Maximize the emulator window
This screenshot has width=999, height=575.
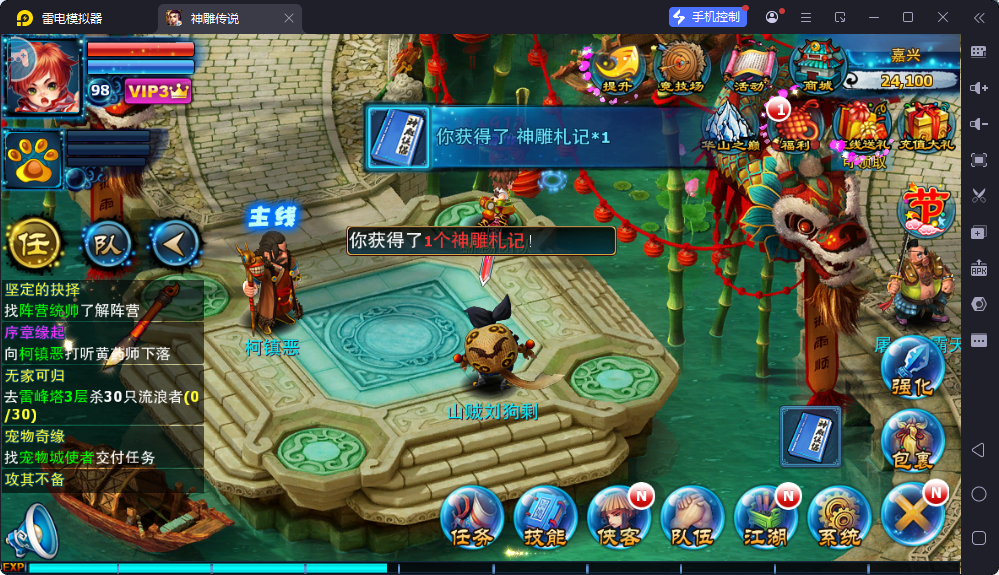[x=908, y=17]
